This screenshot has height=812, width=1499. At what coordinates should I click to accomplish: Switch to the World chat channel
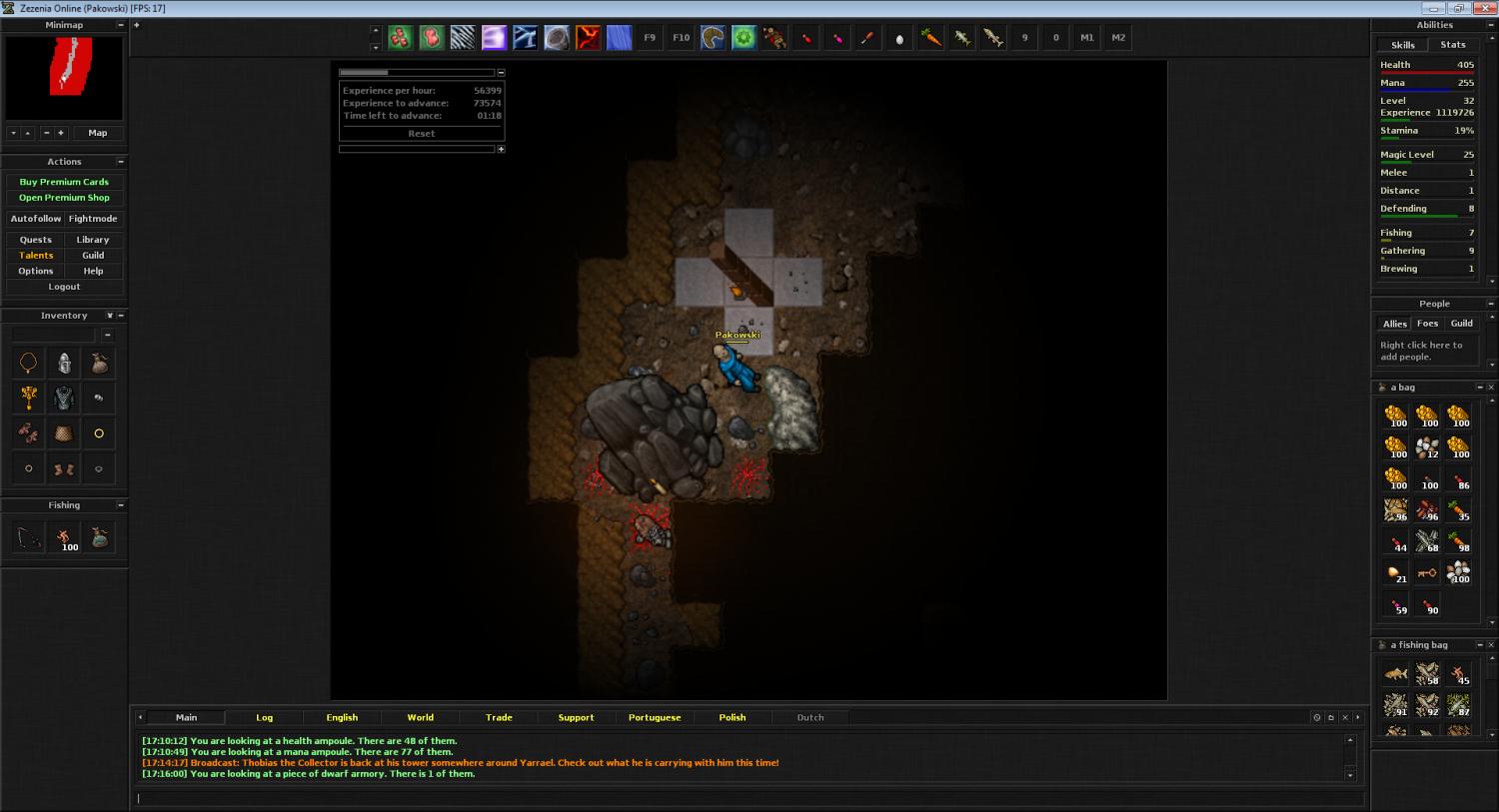(420, 717)
